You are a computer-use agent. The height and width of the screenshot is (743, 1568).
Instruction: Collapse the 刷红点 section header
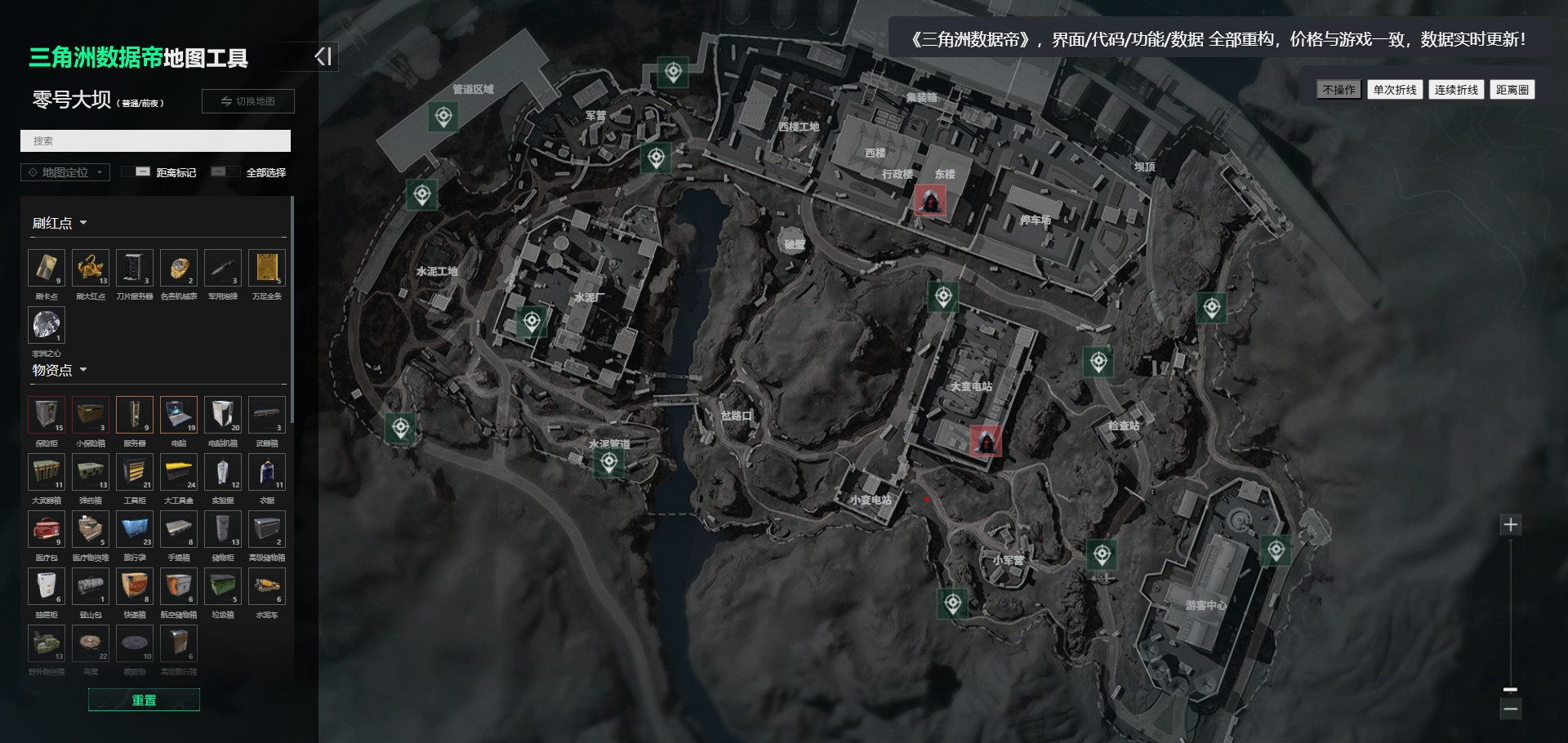(x=60, y=223)
